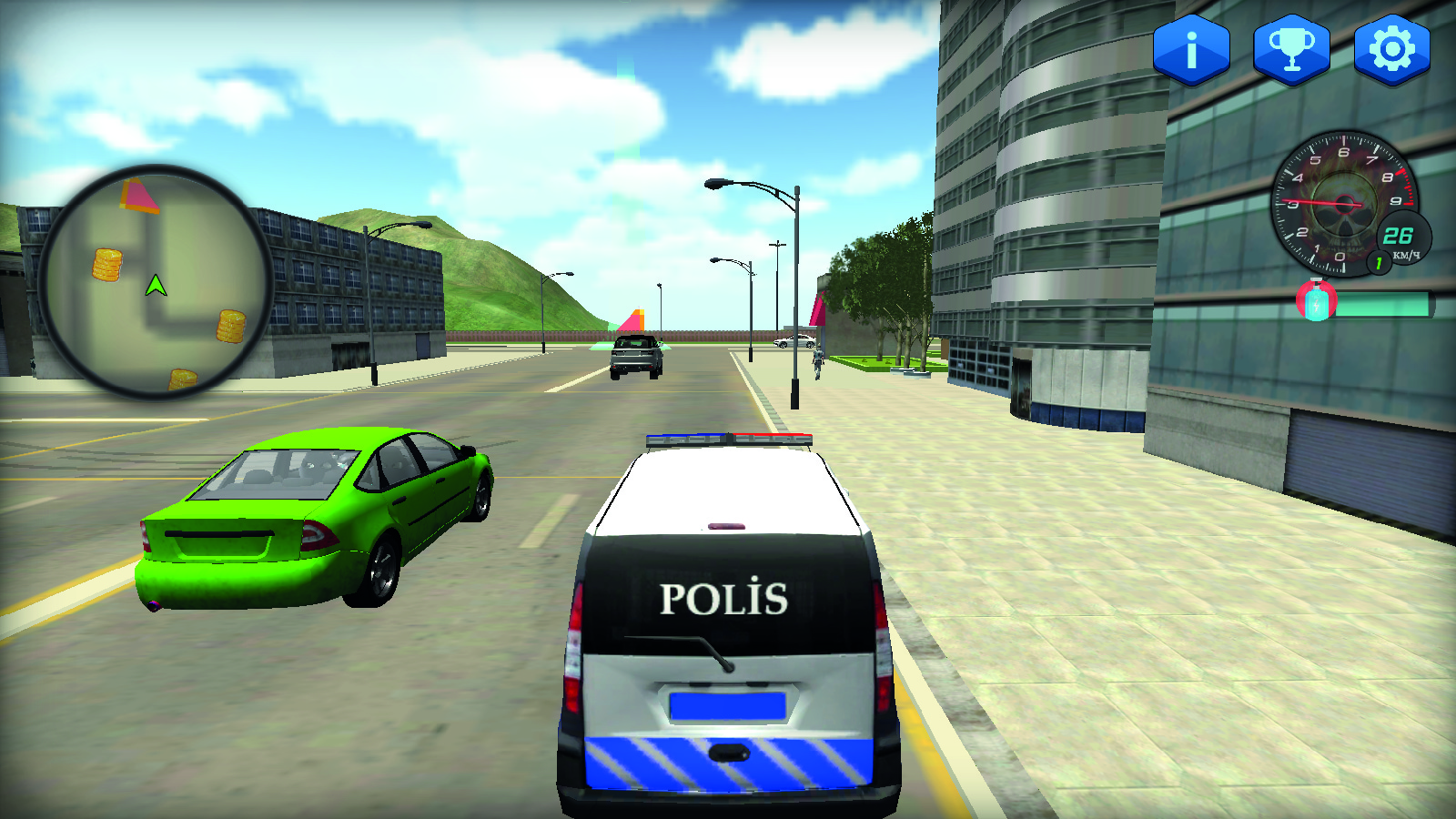Tap the gray car driving ahead
Screen dimensions: 1456x819
[x=637, y=357]
